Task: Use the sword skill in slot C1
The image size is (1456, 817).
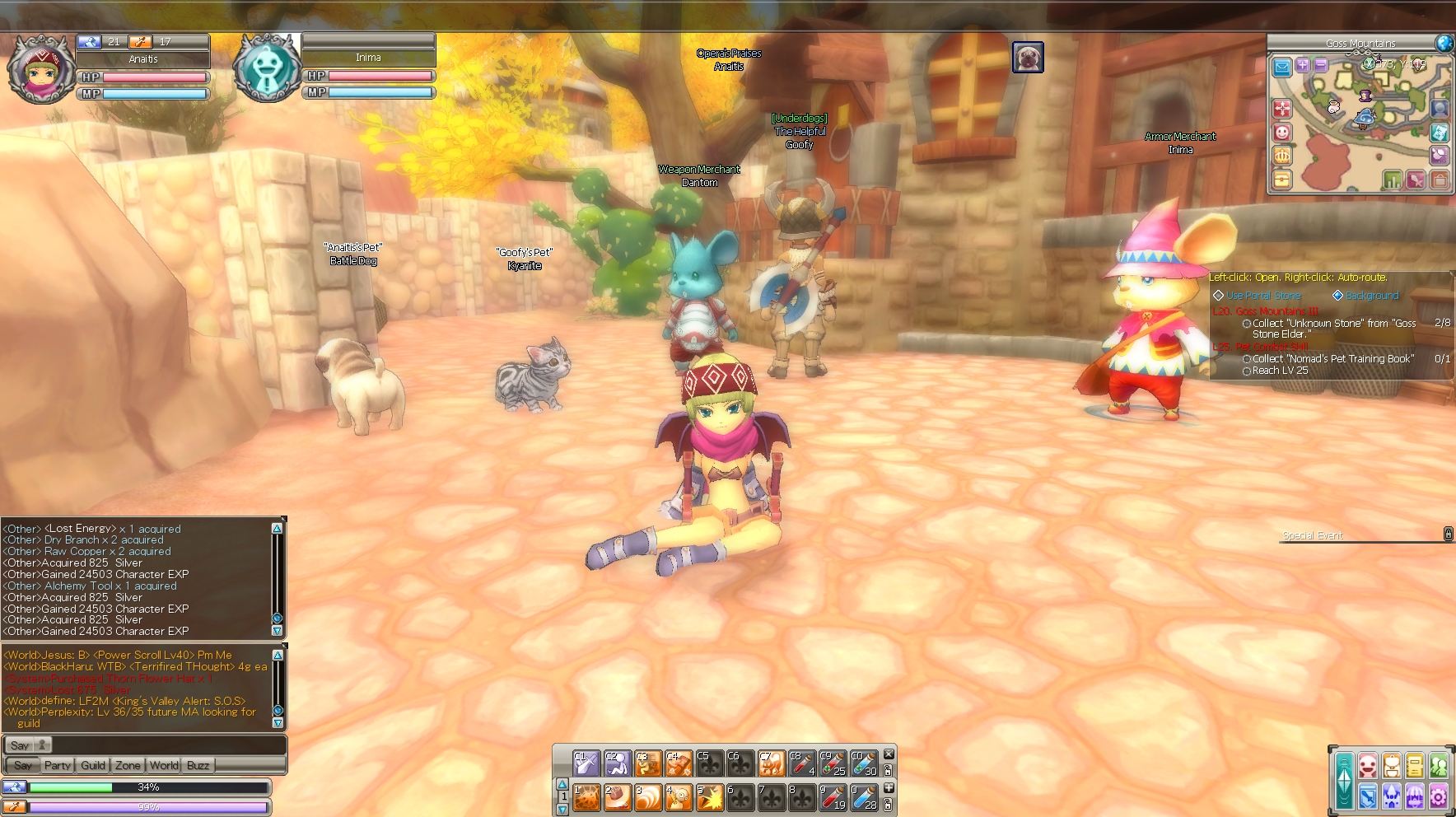Action: coord(586,763)
